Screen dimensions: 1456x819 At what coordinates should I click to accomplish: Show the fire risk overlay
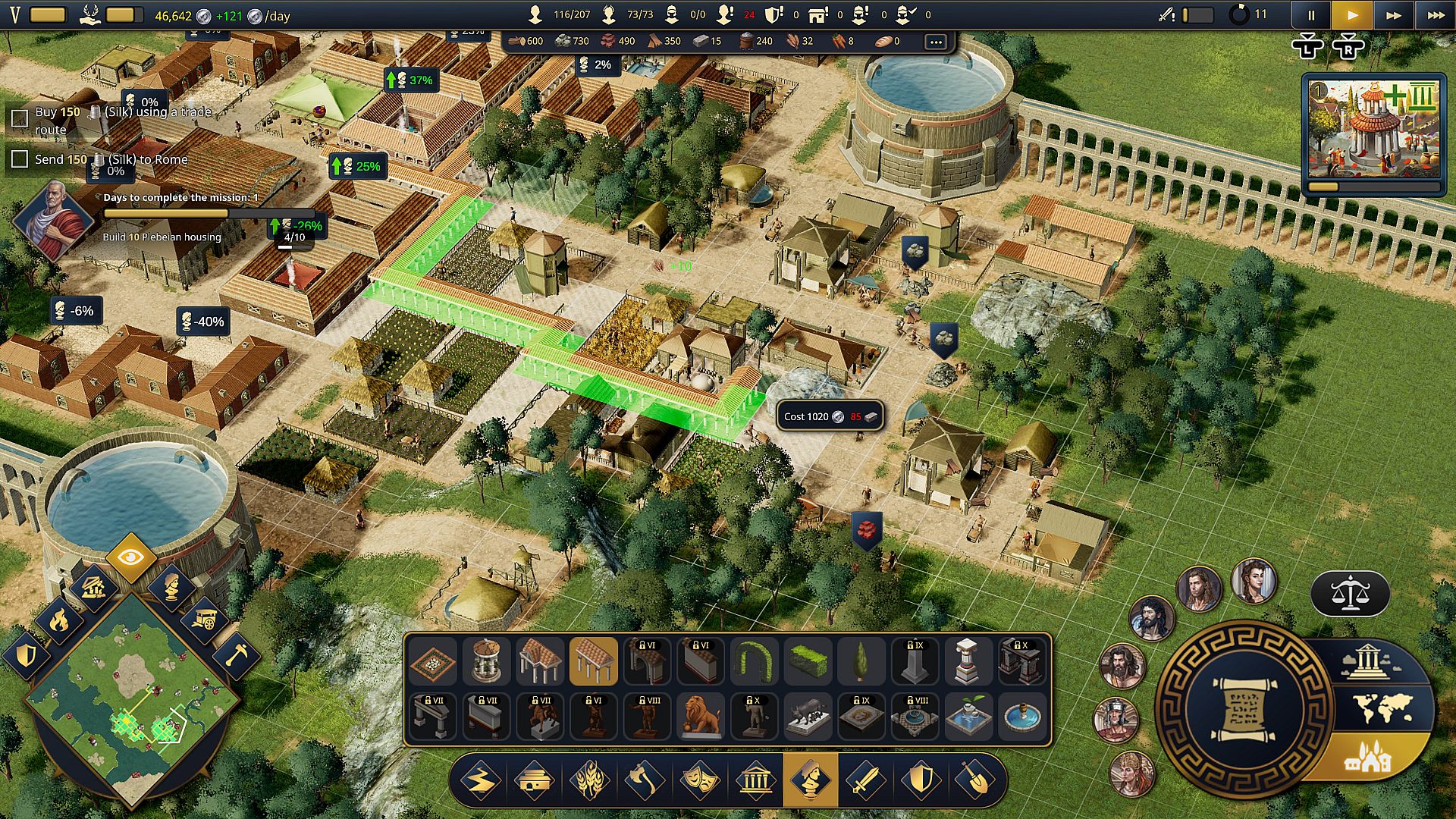58,621
